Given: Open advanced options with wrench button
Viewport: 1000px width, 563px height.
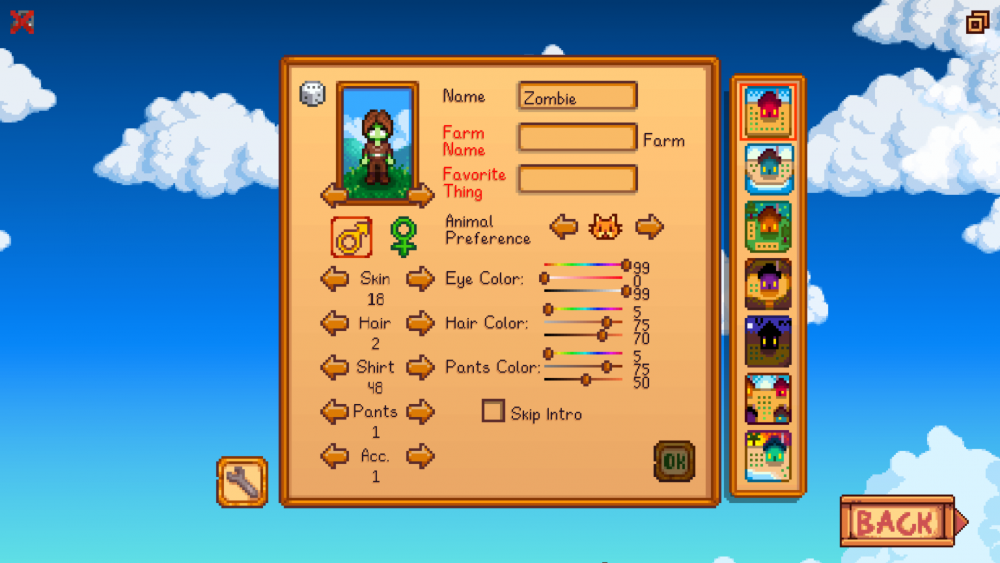Looking at the screenshot, I should 242,482.
